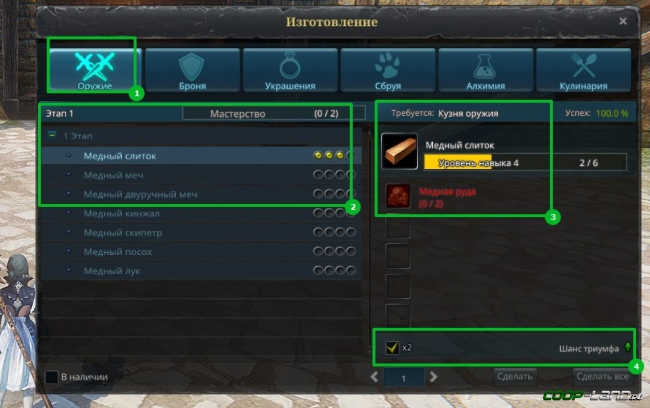Open the Броня crafting tab
650x408 pixels.
(x=191, y=68)
